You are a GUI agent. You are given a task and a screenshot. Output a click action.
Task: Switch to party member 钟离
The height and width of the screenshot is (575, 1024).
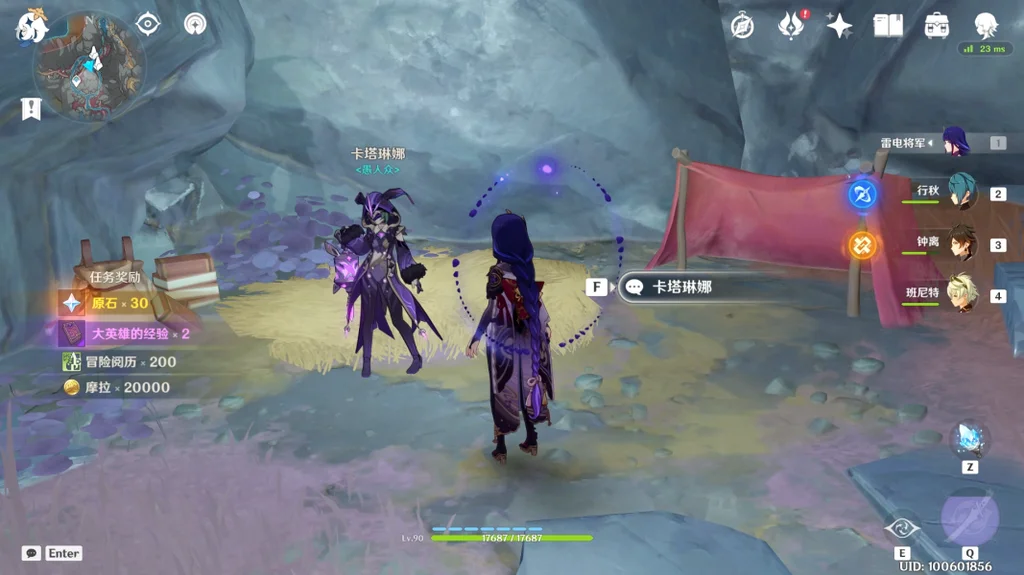click(x=961, y=243)
